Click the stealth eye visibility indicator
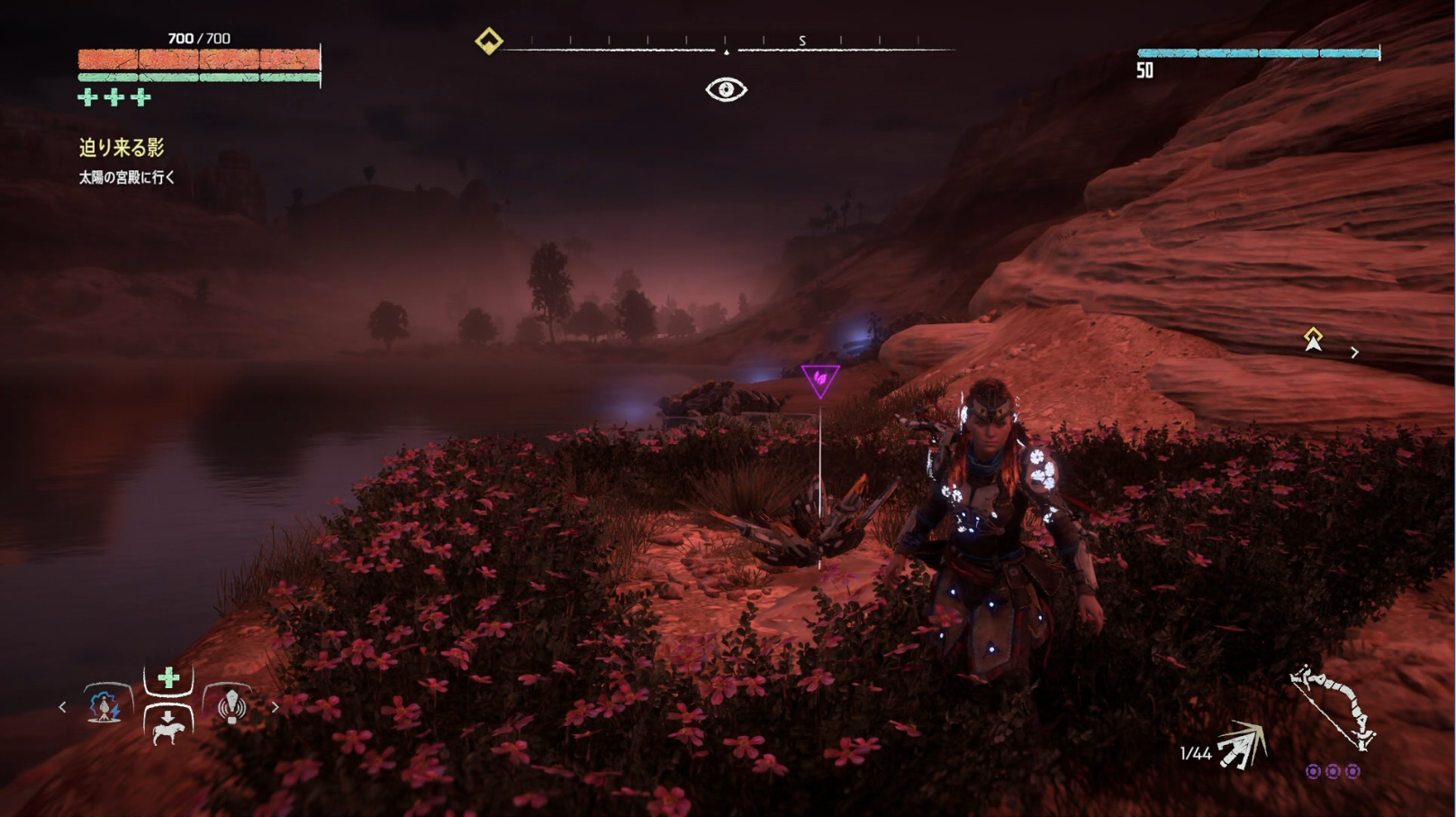The height and width of the screenshot is (817, 1456). pos(726,89)
